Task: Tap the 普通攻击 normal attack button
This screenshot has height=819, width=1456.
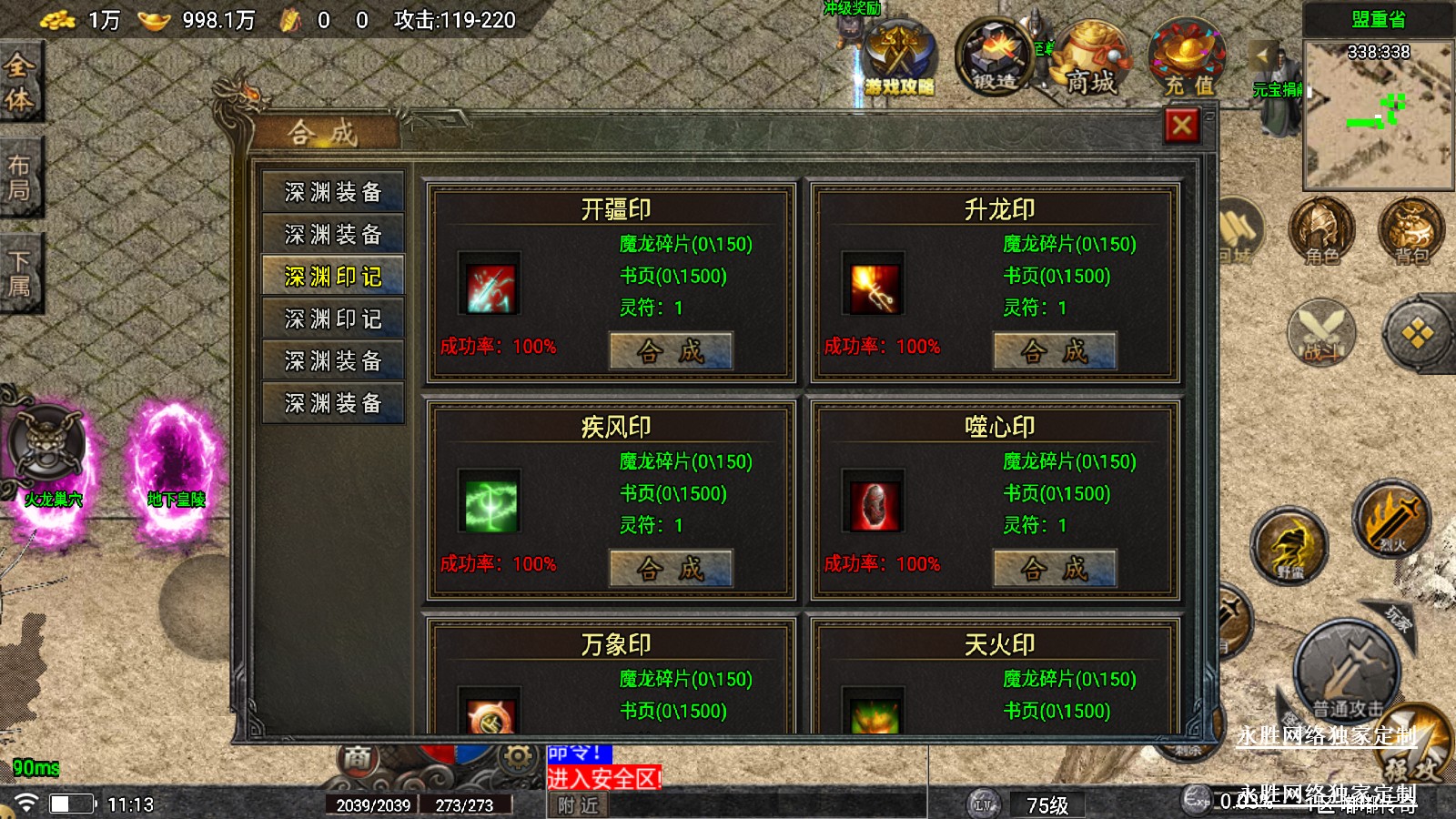Action: [x=1347, y=672]
